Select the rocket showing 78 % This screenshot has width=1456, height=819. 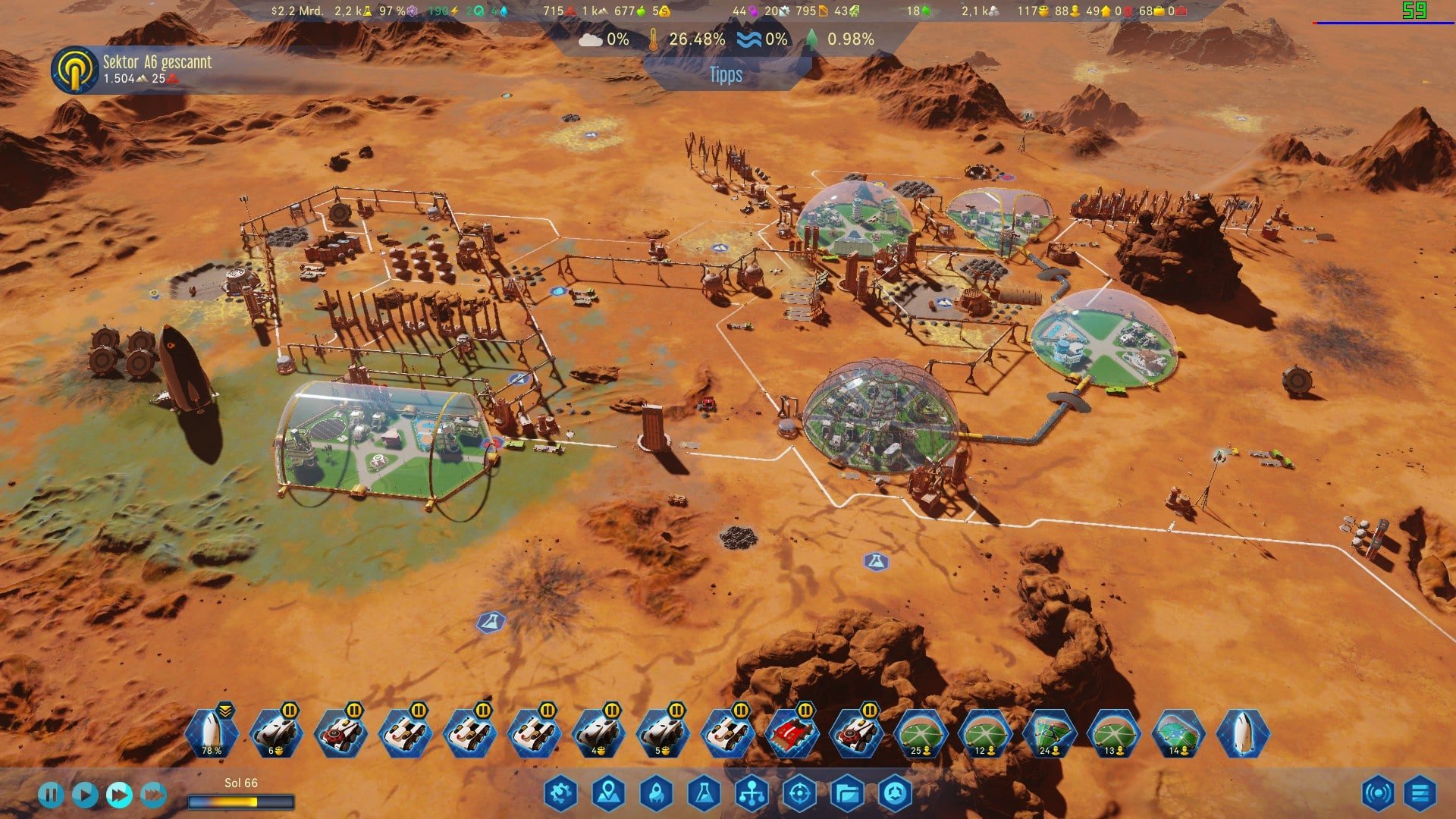pos(212,734)
